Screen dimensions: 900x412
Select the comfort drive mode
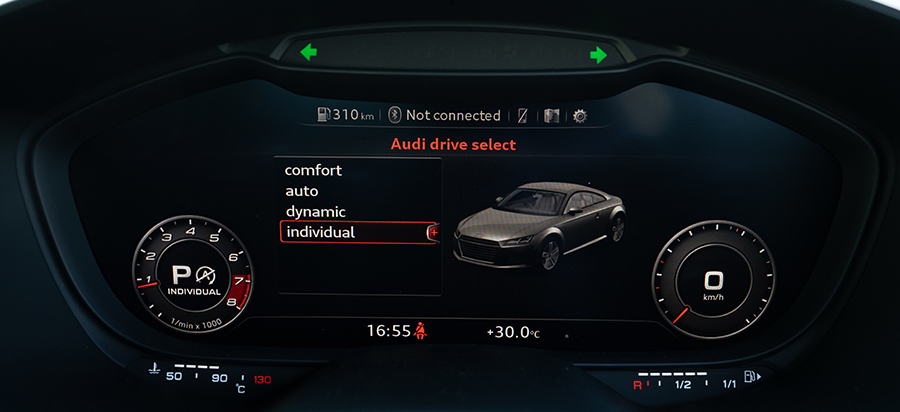[x=313, y=170]
